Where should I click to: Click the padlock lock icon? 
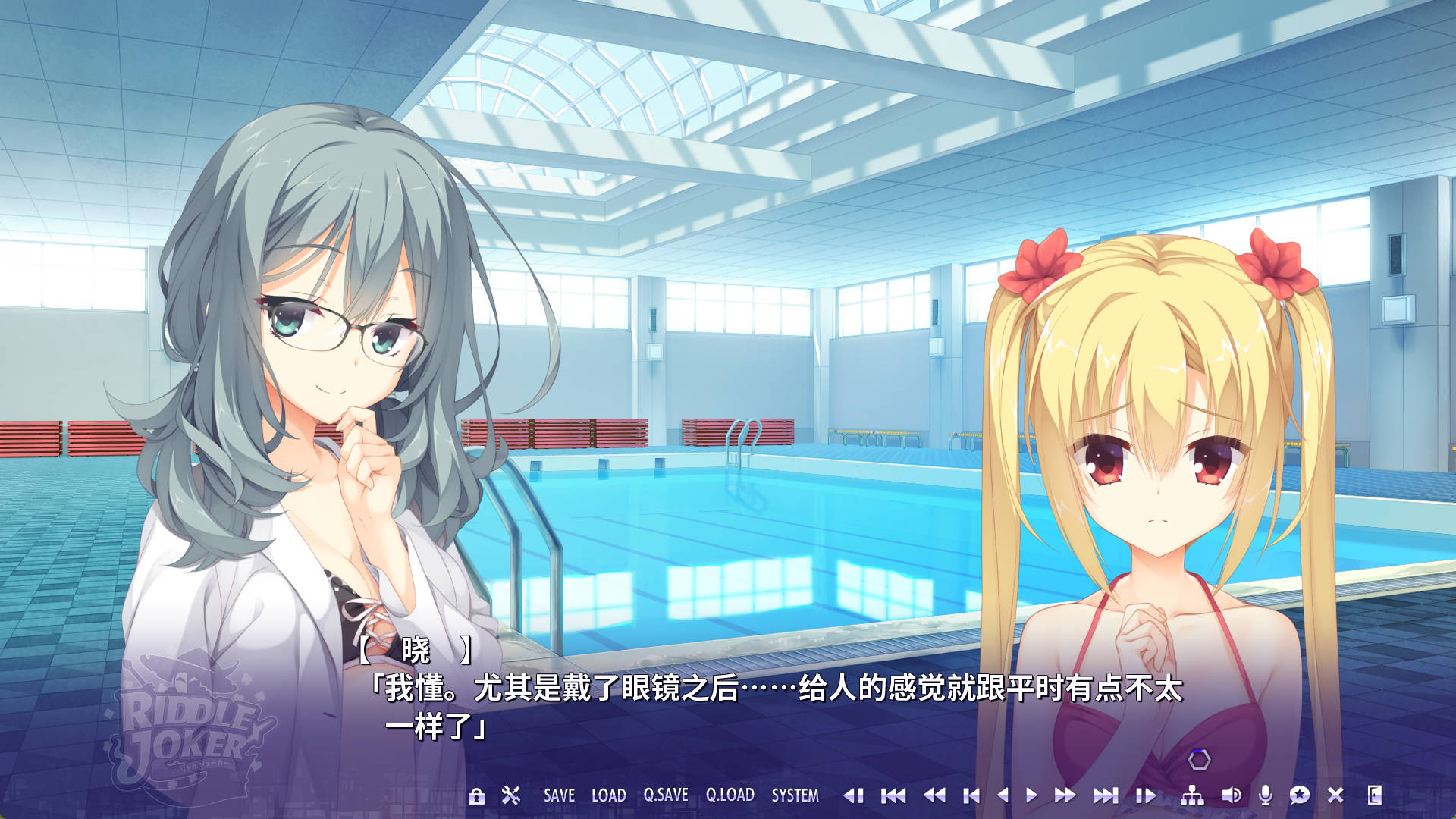pos(476,795)
